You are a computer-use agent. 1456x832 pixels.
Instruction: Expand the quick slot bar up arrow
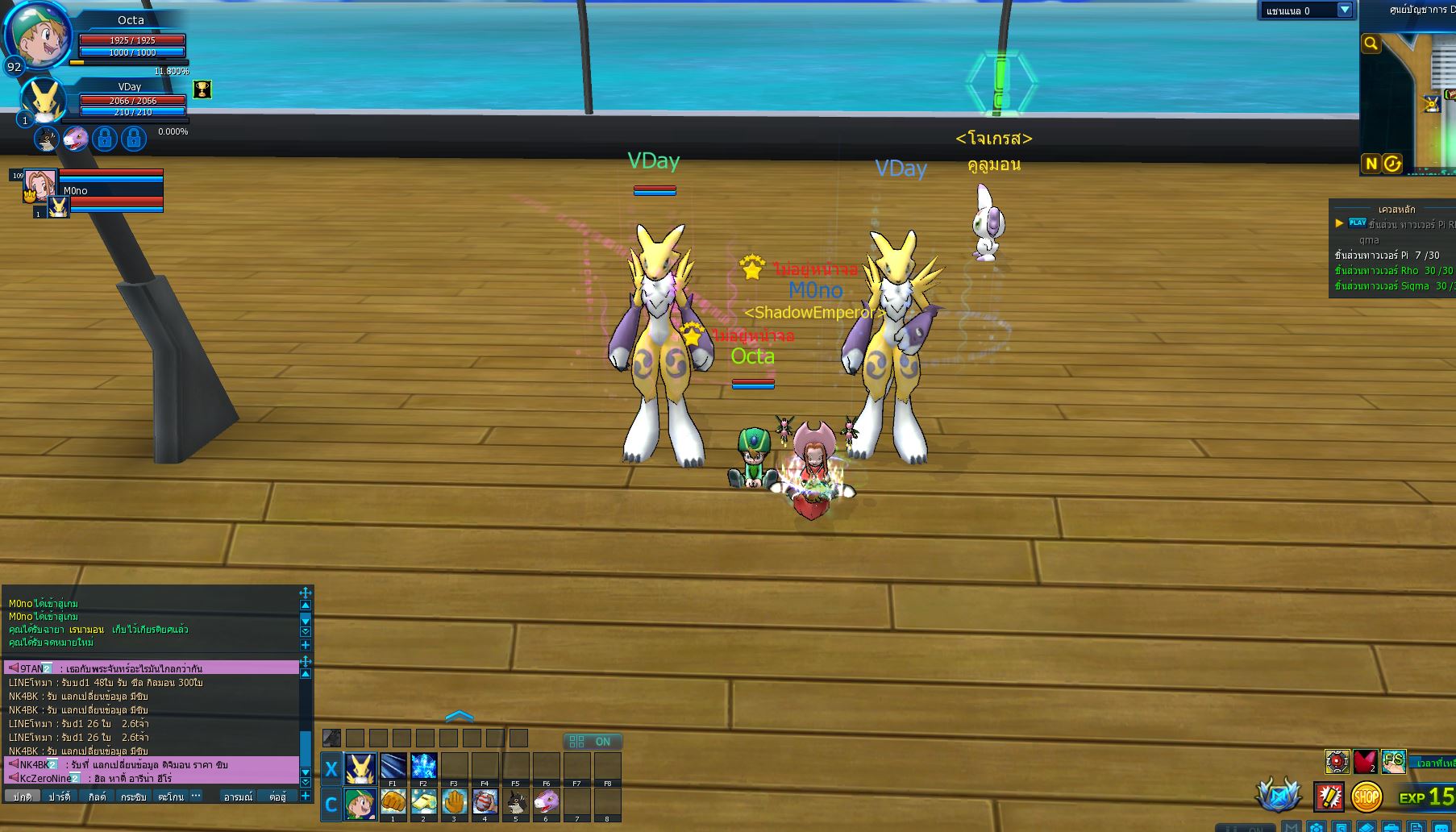click(x=459, y=716)
